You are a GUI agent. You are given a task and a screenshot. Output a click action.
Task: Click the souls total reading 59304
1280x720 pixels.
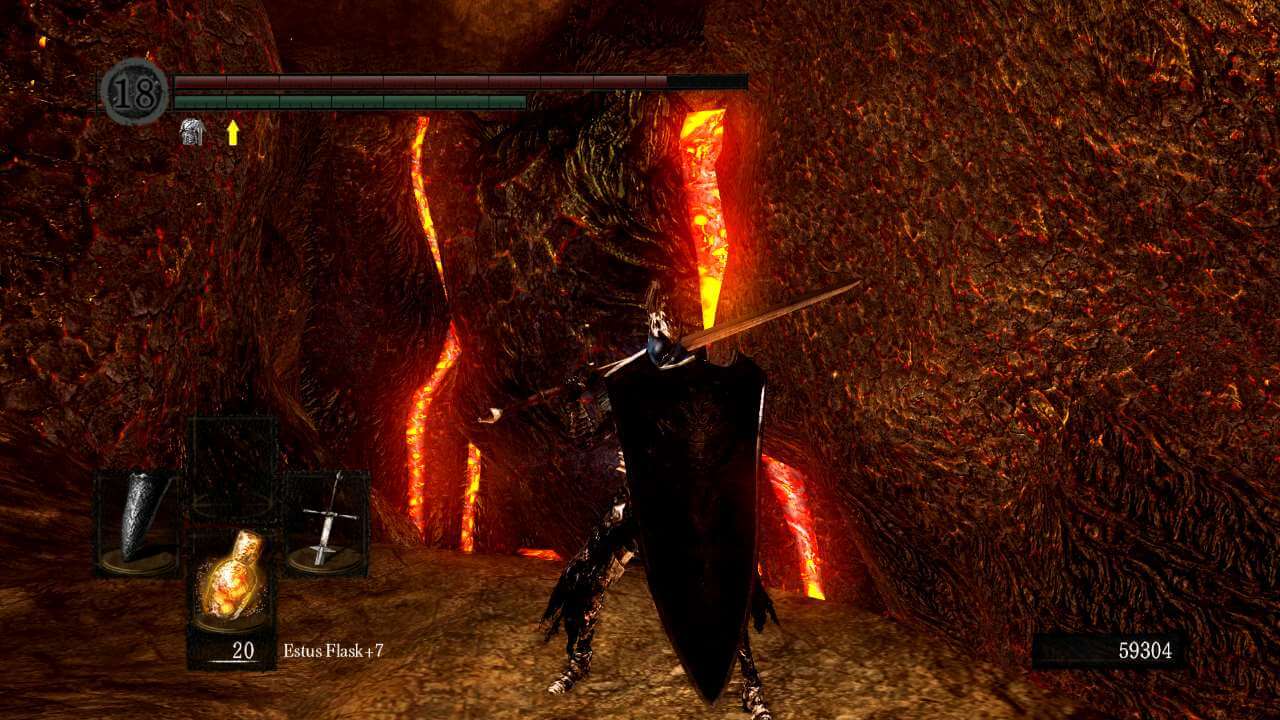1145,650
